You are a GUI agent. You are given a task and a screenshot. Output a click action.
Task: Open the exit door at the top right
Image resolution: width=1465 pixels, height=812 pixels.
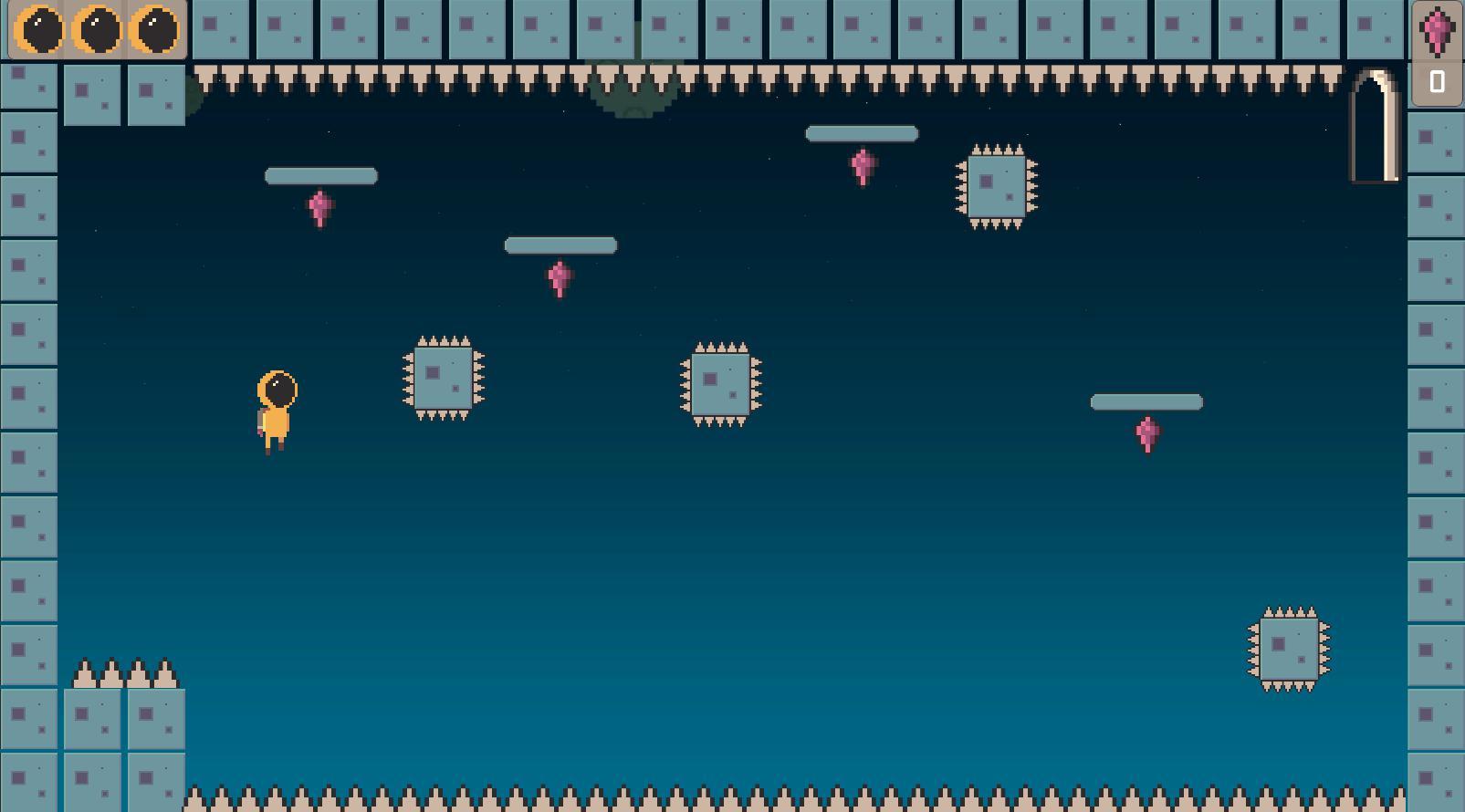point(1376,128)
